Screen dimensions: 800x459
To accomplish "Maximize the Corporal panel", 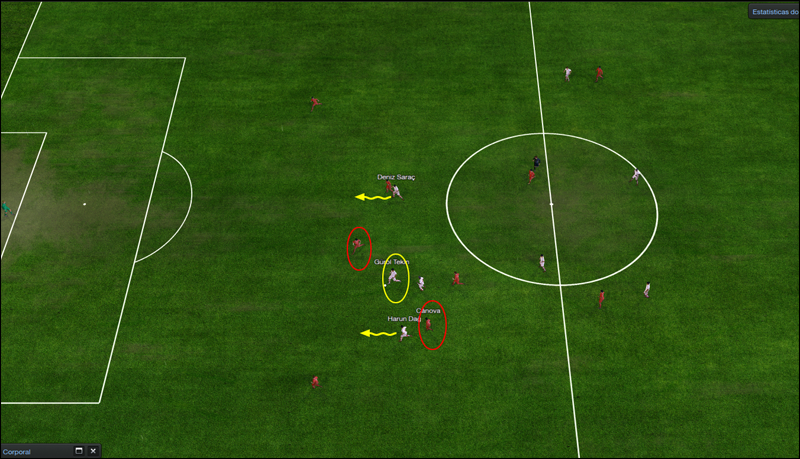I will point(78,452).
